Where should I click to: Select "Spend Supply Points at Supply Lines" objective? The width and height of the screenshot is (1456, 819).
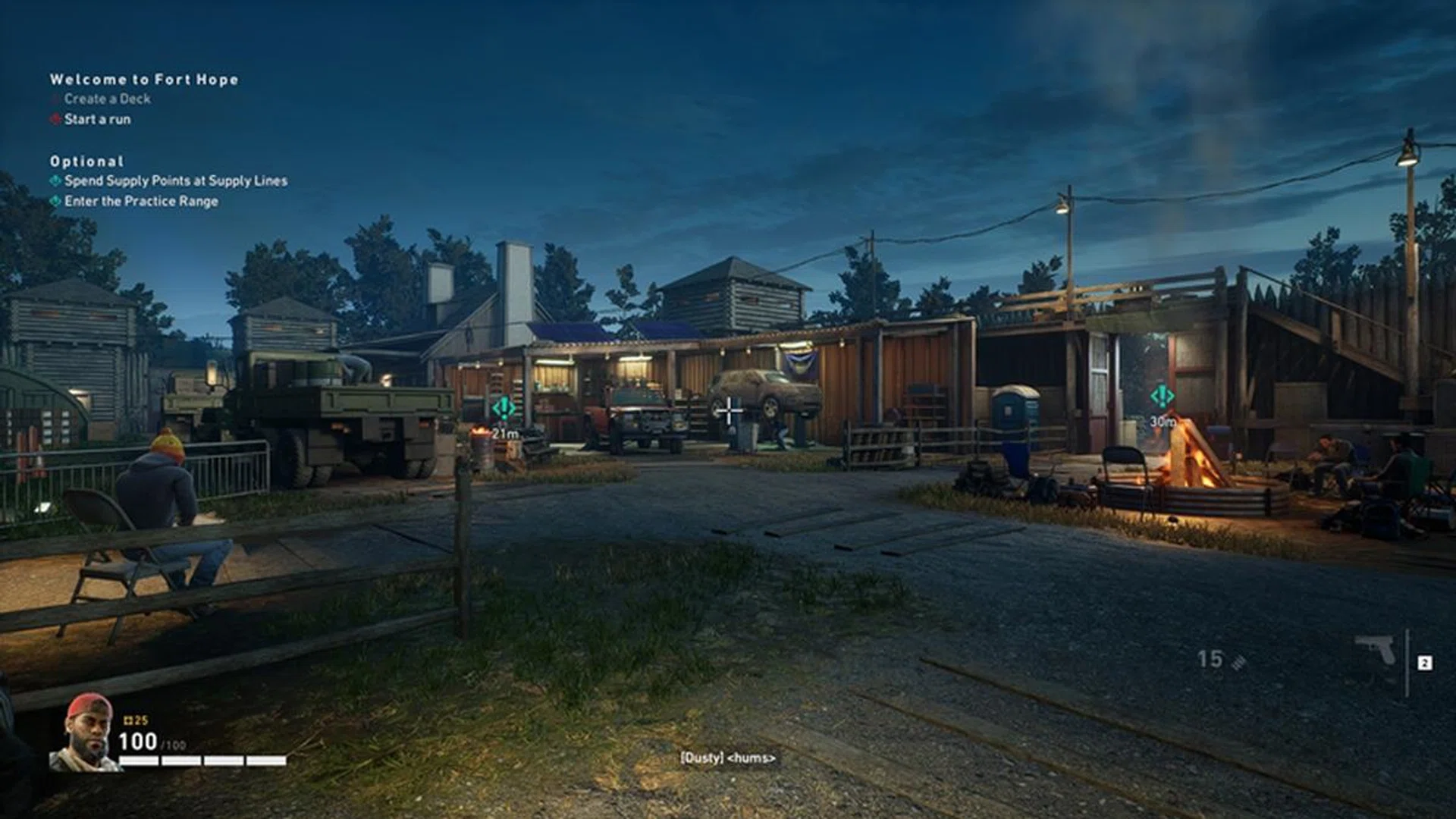(x=175, y=180)
